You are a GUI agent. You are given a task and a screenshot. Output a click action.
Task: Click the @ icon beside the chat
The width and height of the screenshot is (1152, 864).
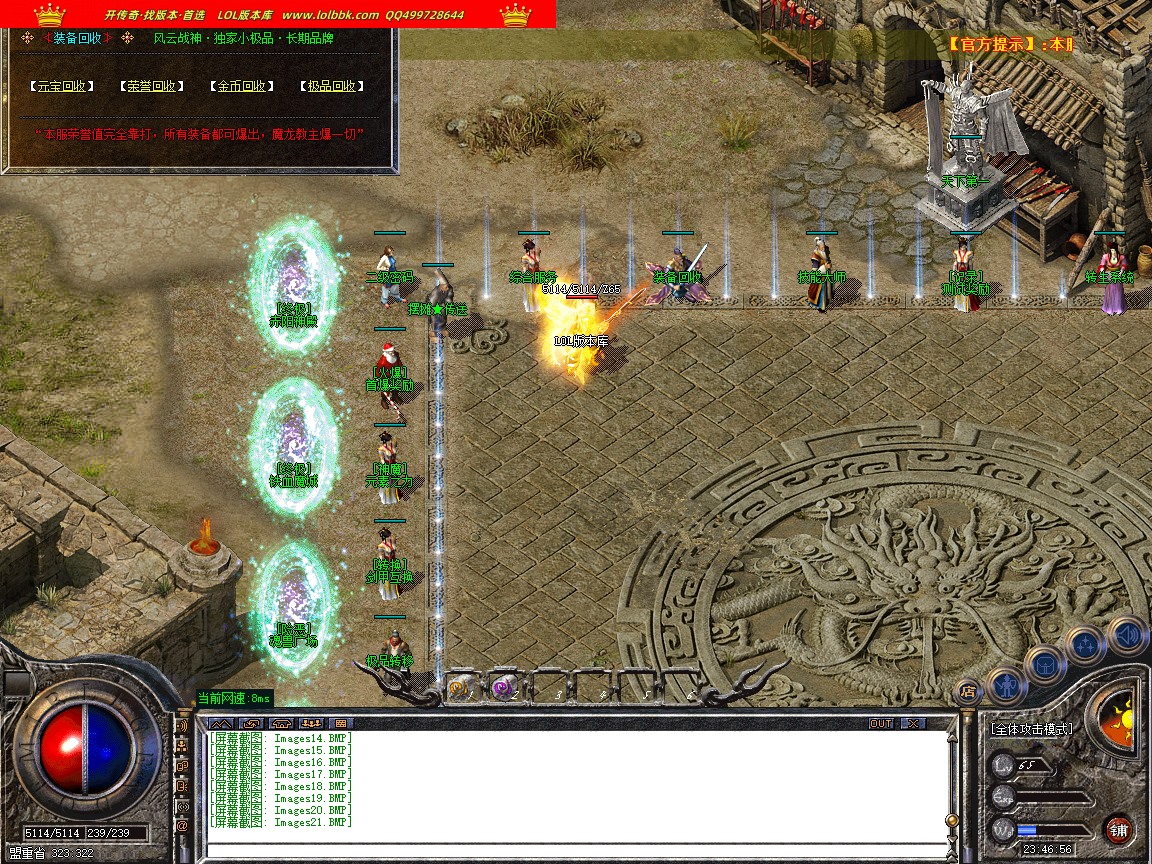[x=182, y=827]
